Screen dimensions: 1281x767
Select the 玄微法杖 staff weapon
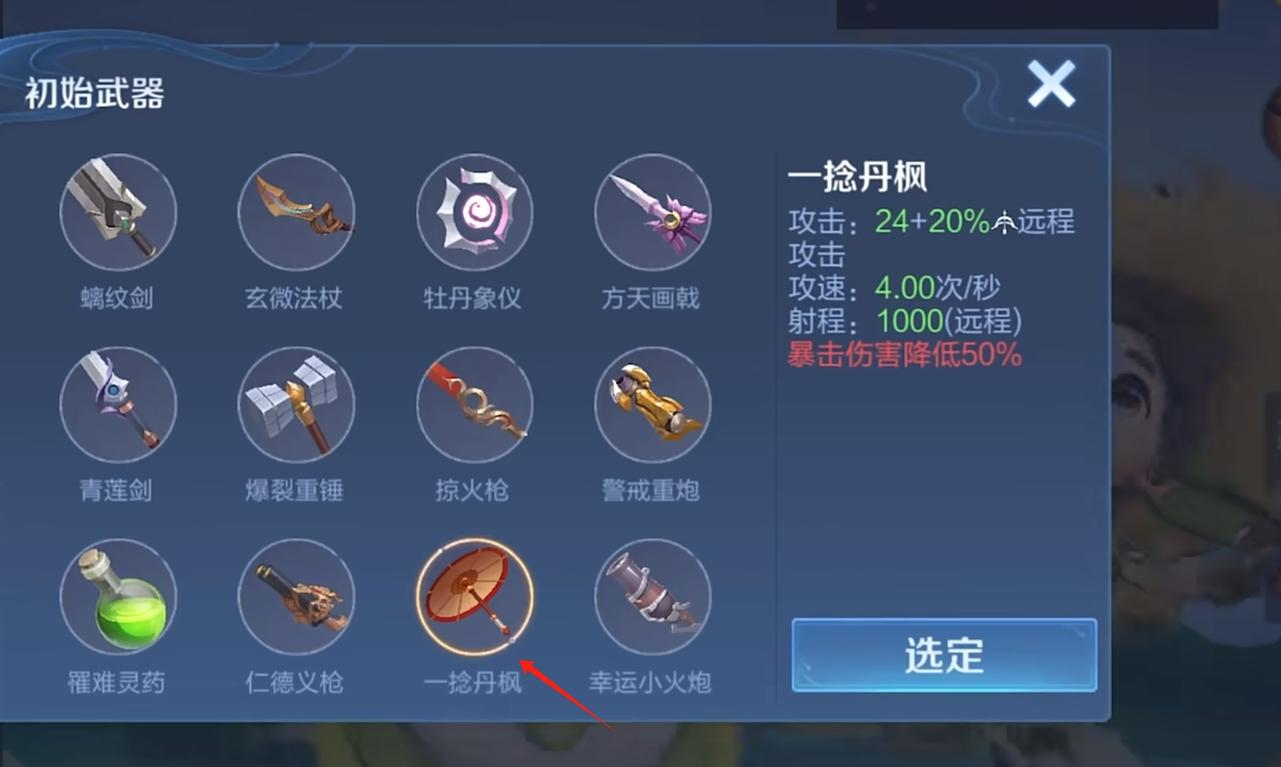296,212
